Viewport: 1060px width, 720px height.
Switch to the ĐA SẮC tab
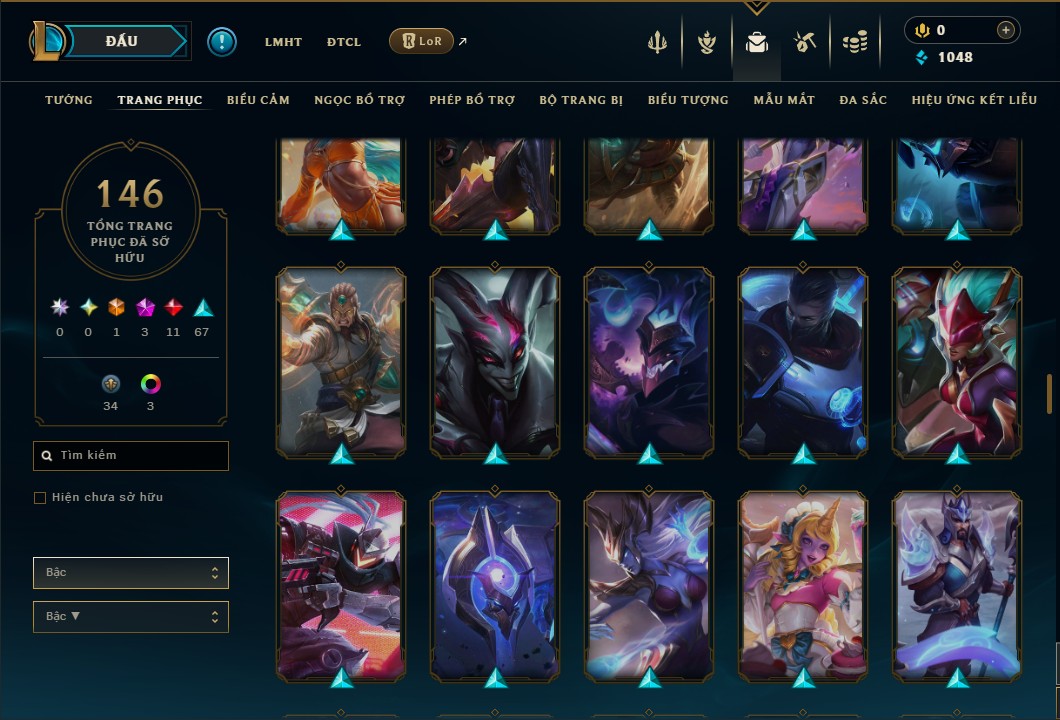[863, 100]
